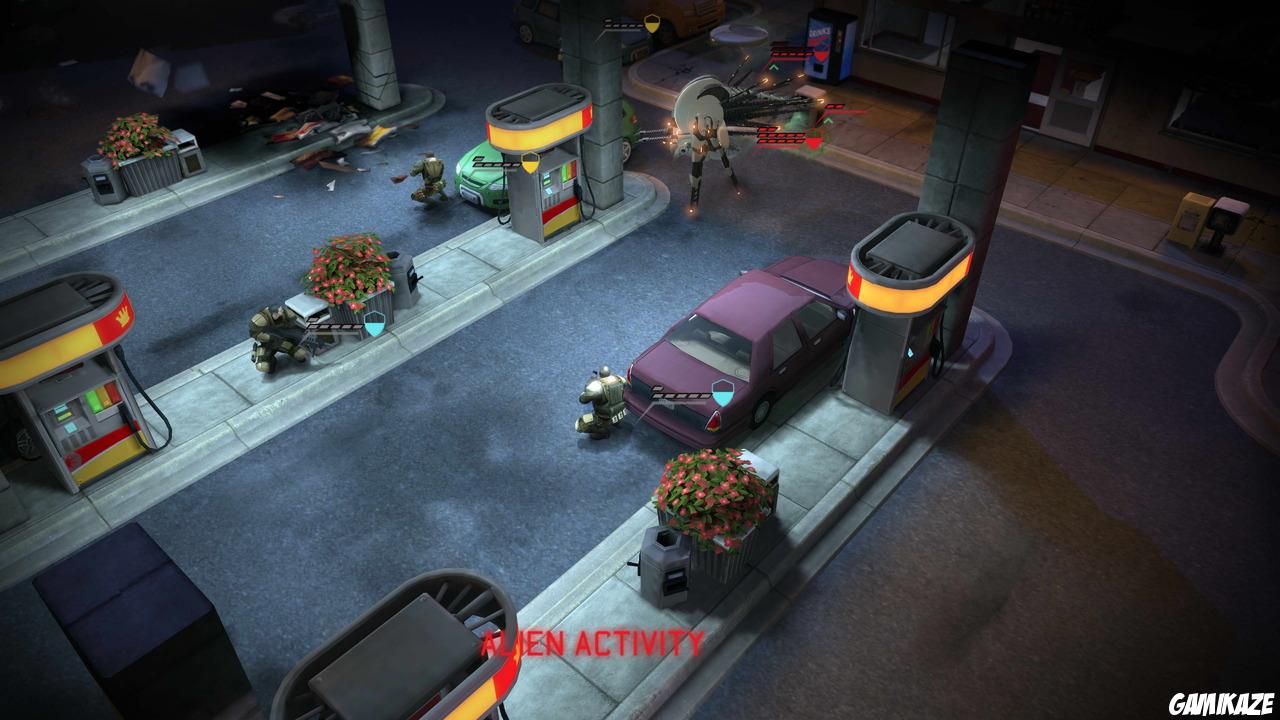1280x720 pixels.
Task: Click the green chevron beside the vending machine
Action: [x=774, y=66]
